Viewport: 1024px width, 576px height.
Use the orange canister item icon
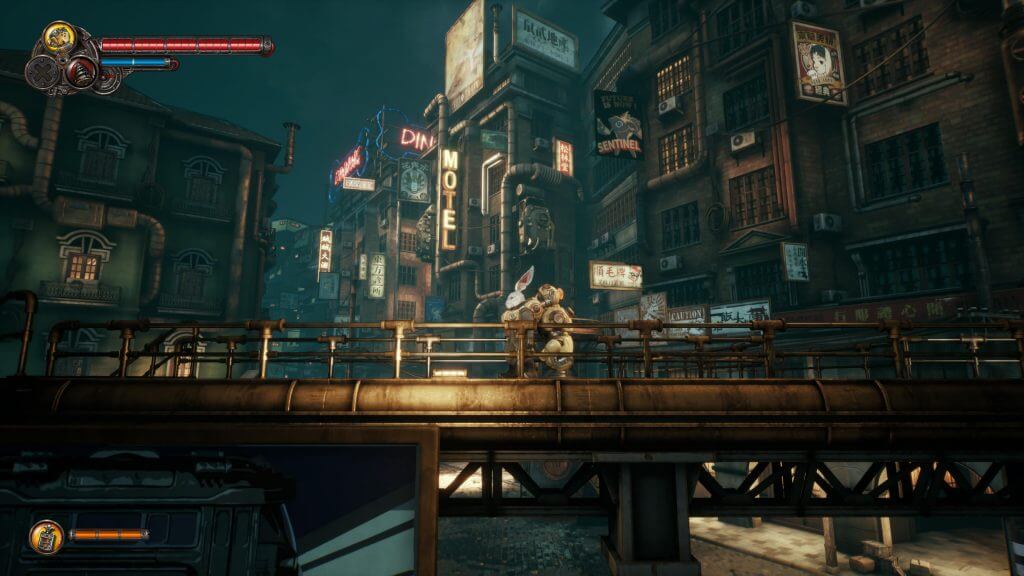point(46,536)
